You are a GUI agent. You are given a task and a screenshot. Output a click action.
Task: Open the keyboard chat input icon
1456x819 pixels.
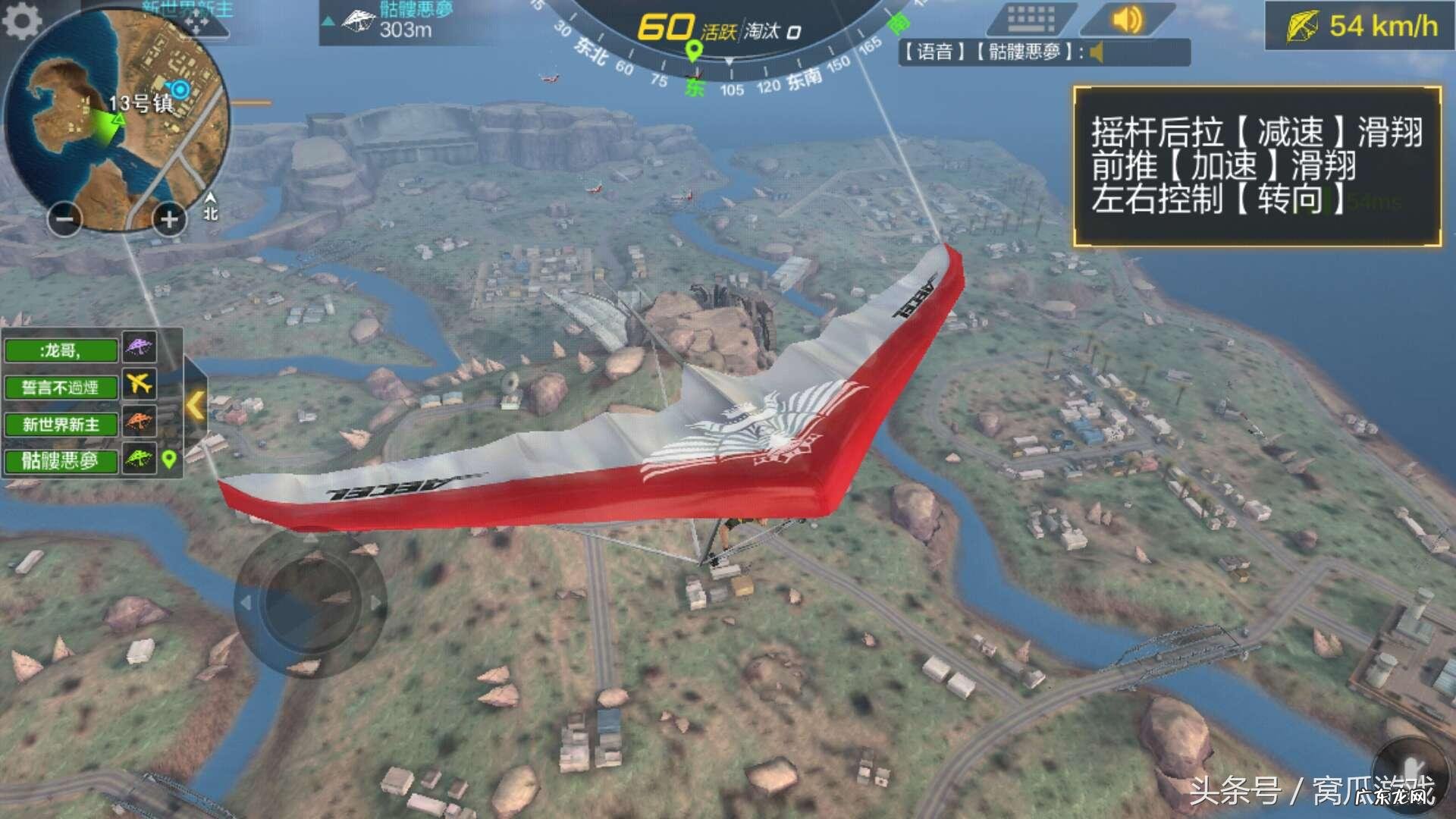pyautogui.click(x=1031, y=19)
